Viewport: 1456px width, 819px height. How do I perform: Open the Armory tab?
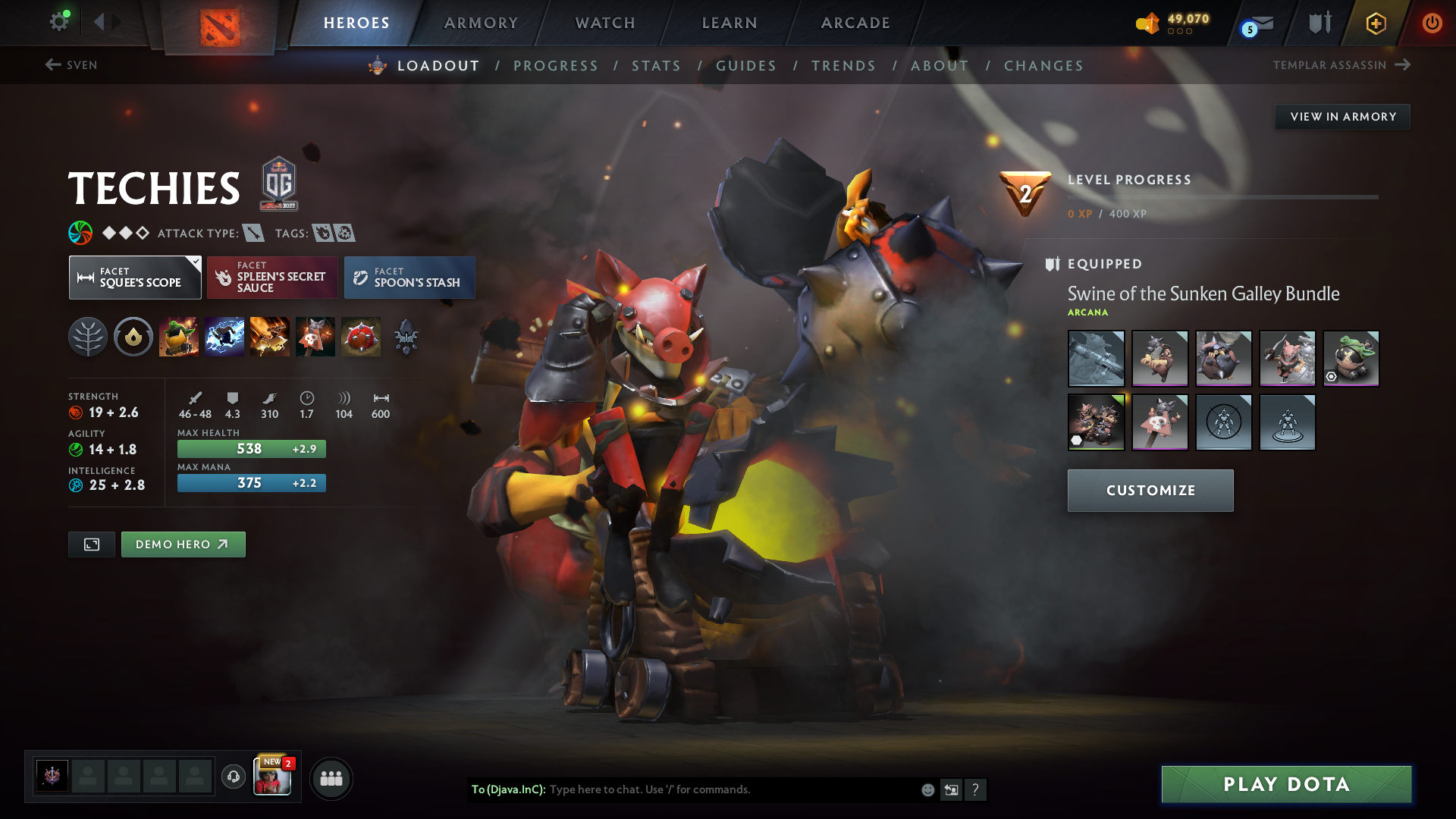[x=481, y=23]
